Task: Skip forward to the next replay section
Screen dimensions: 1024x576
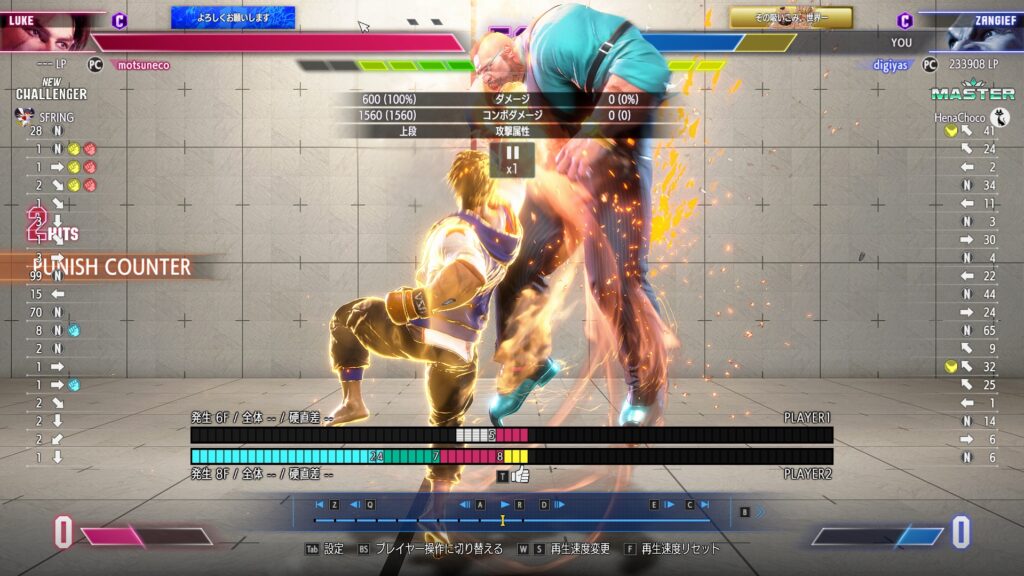Action: pos(669,505)
